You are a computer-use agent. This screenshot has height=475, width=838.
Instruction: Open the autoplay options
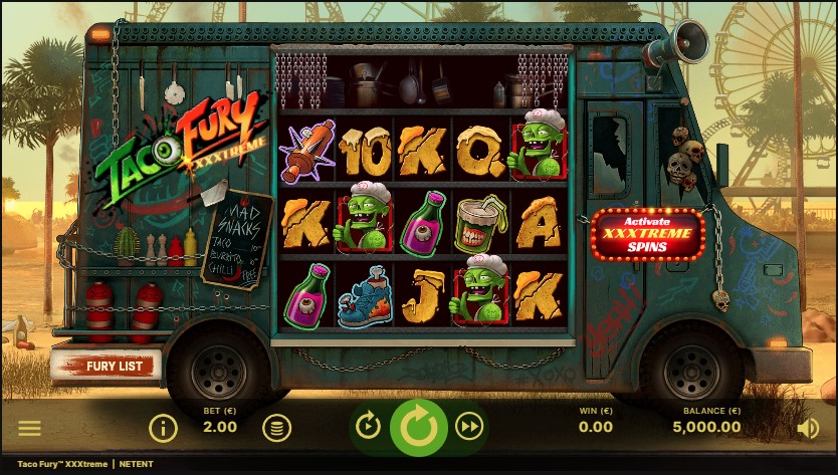coord(368,427)
